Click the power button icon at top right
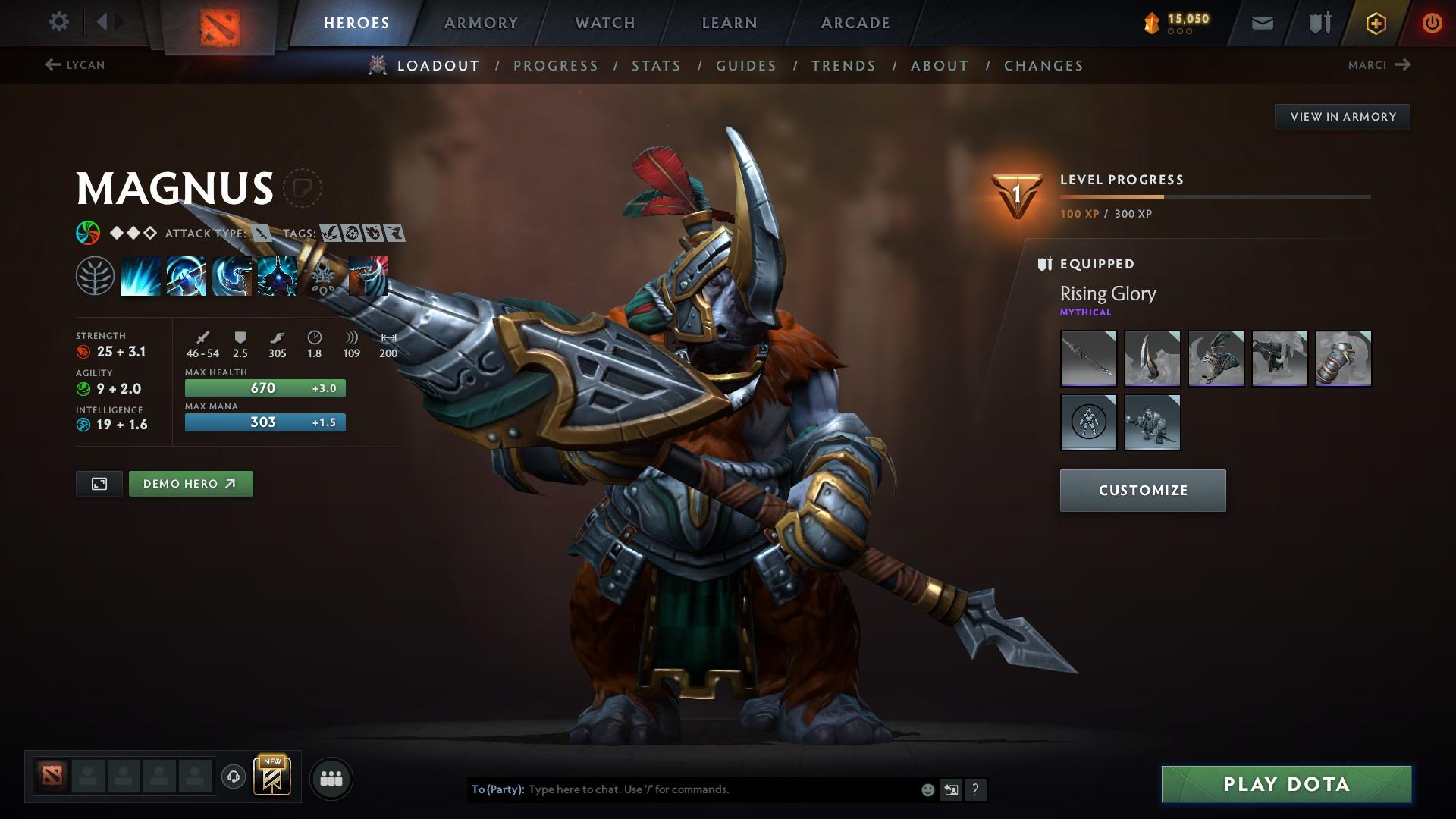The height and width of the screenshot is (819, 1456). [x=1432, y=22]
